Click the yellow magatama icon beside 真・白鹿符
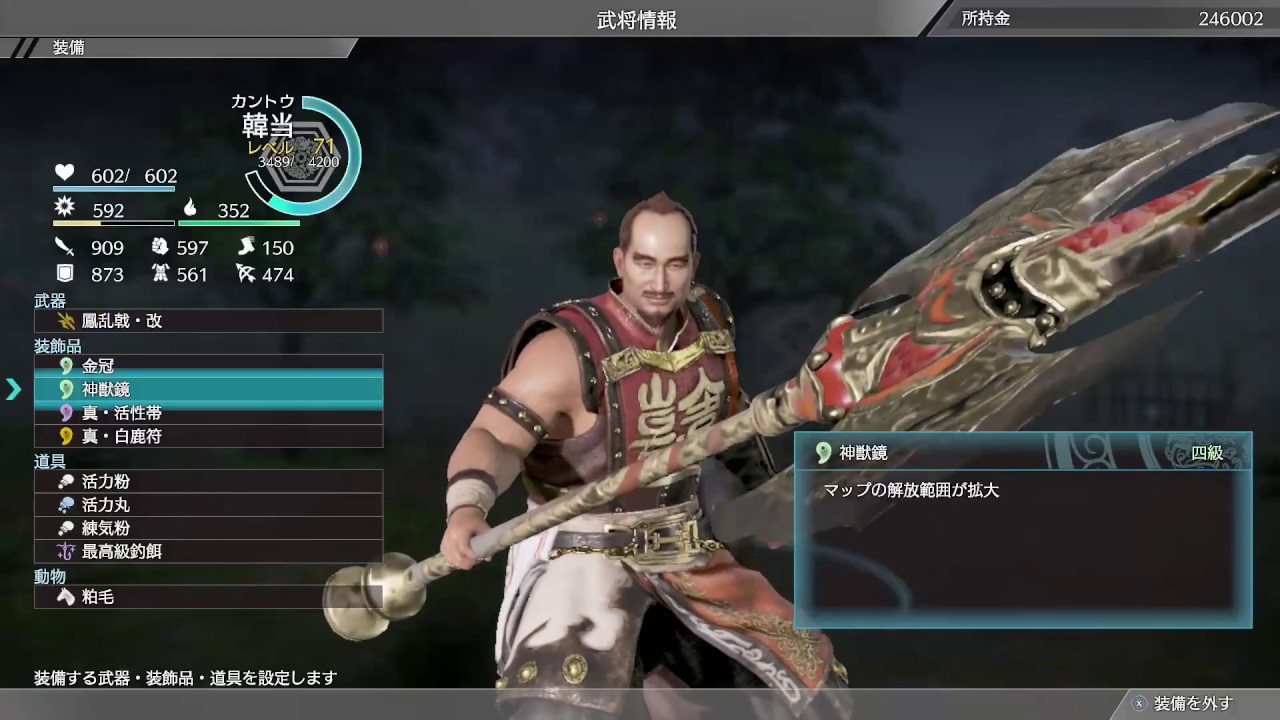 64,436
